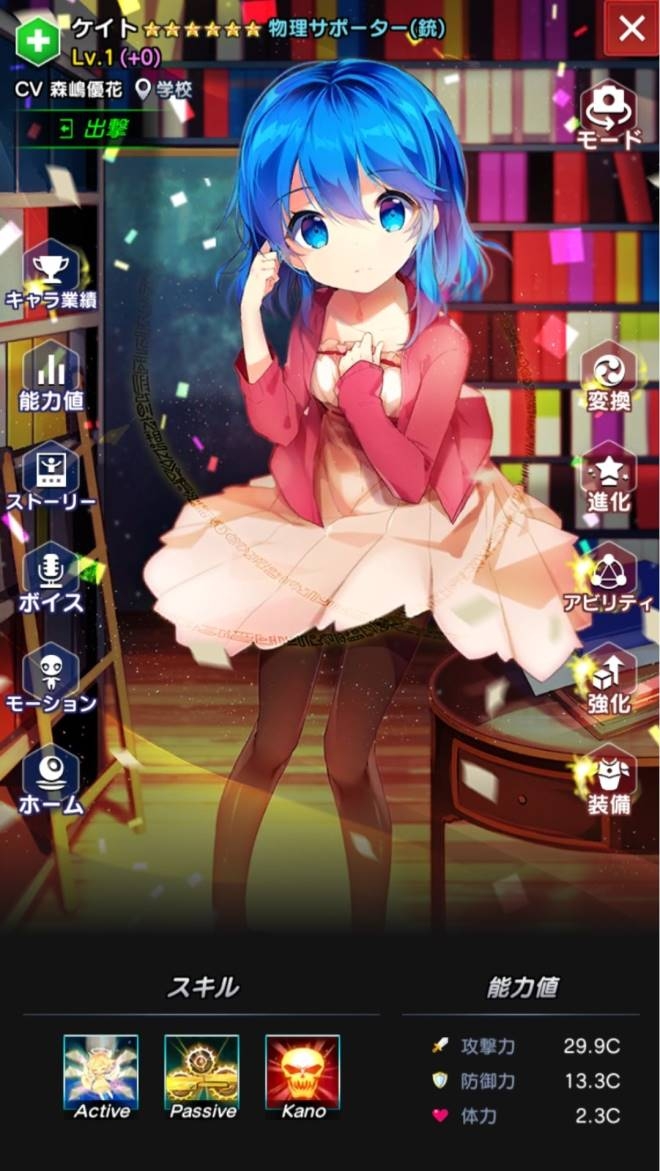Screen dimensions: 660x1171
Task: Open the ストーリー story menu
Action: [50, 478]
